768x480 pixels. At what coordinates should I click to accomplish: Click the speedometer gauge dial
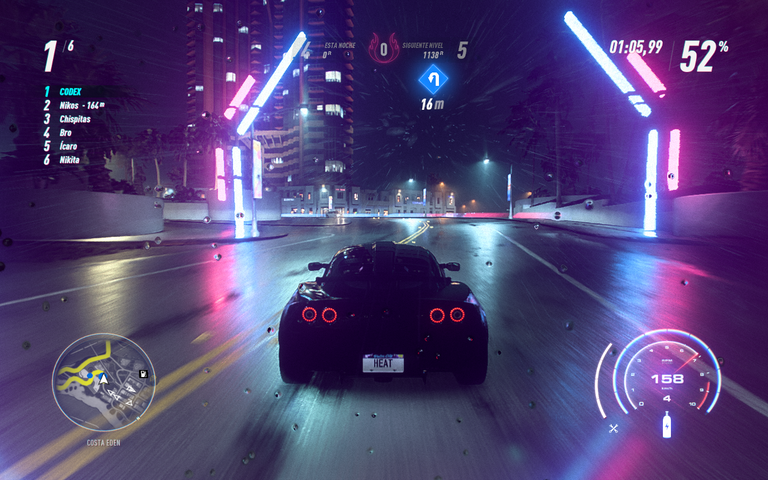click(667, 380)
